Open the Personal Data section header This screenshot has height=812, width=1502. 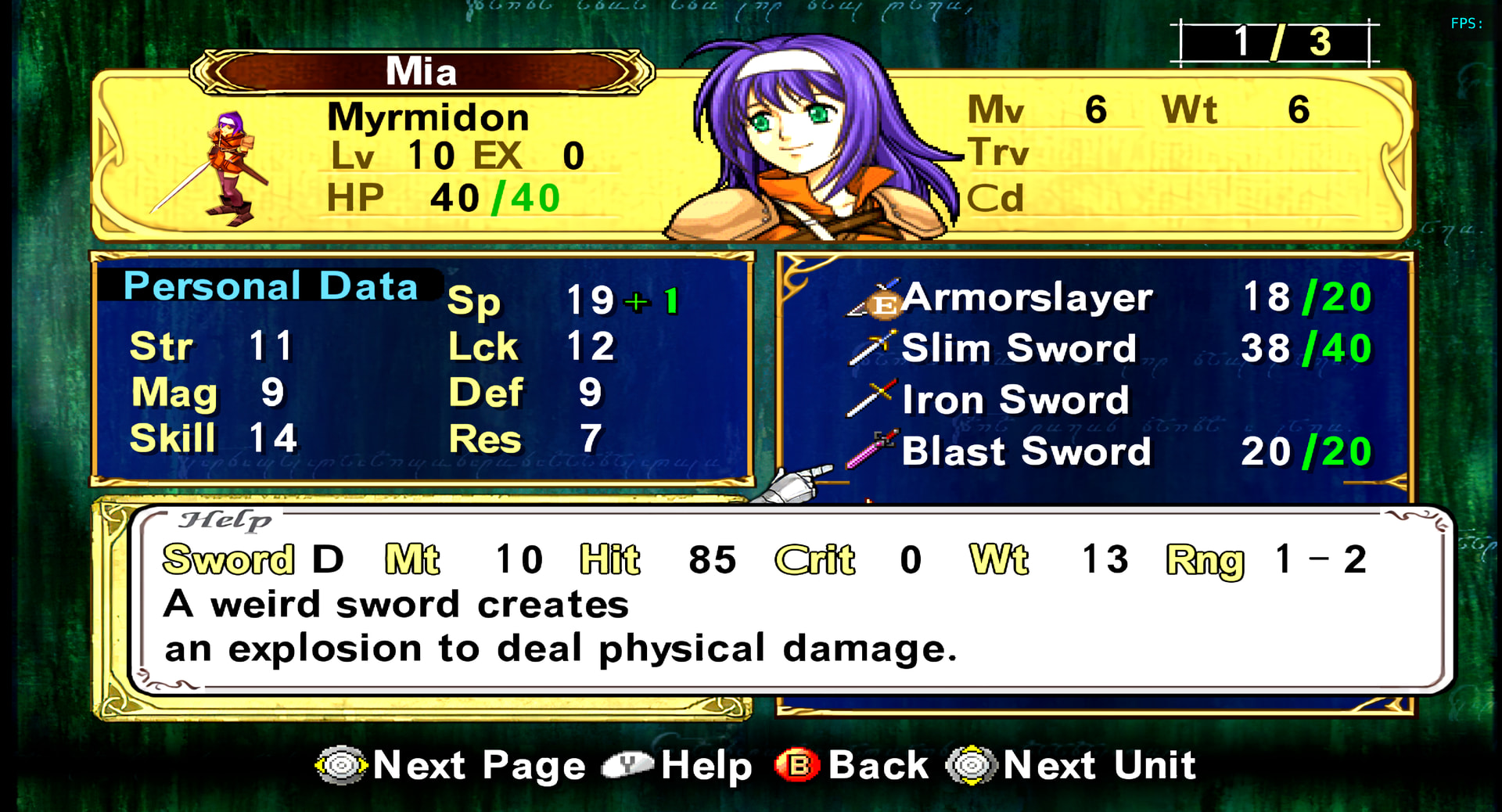[270, 286]
